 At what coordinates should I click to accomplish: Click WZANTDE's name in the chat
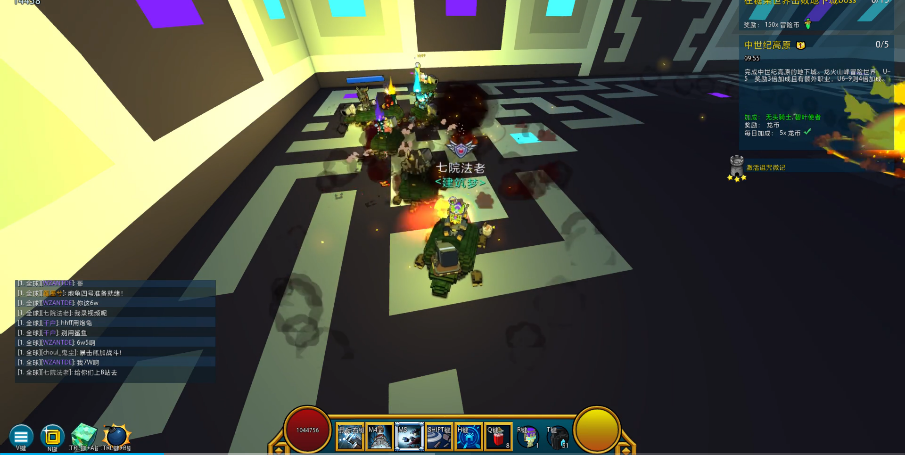coord(57,303)
